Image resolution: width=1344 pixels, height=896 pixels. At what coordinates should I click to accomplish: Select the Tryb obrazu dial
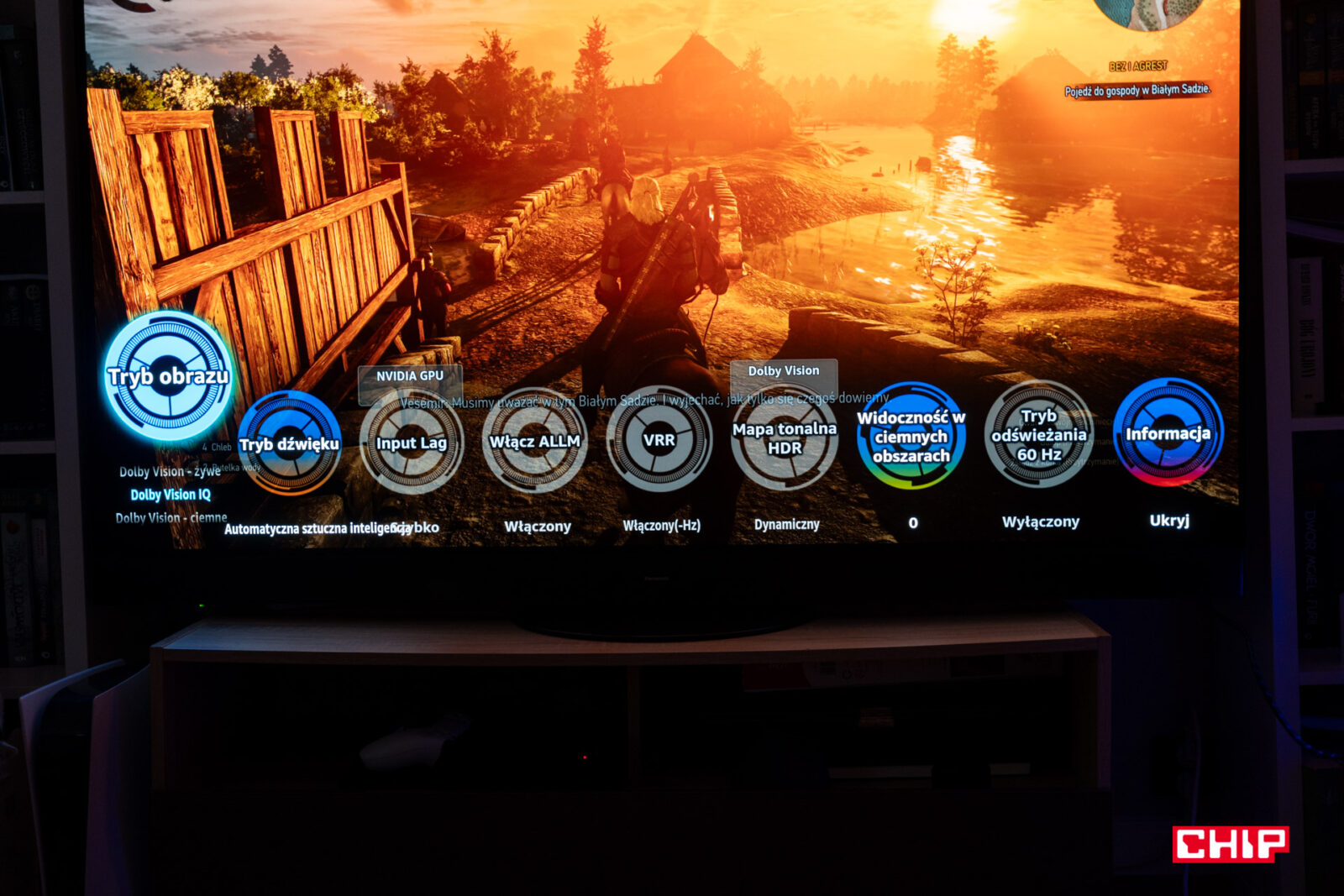click(x=168, y=376)
